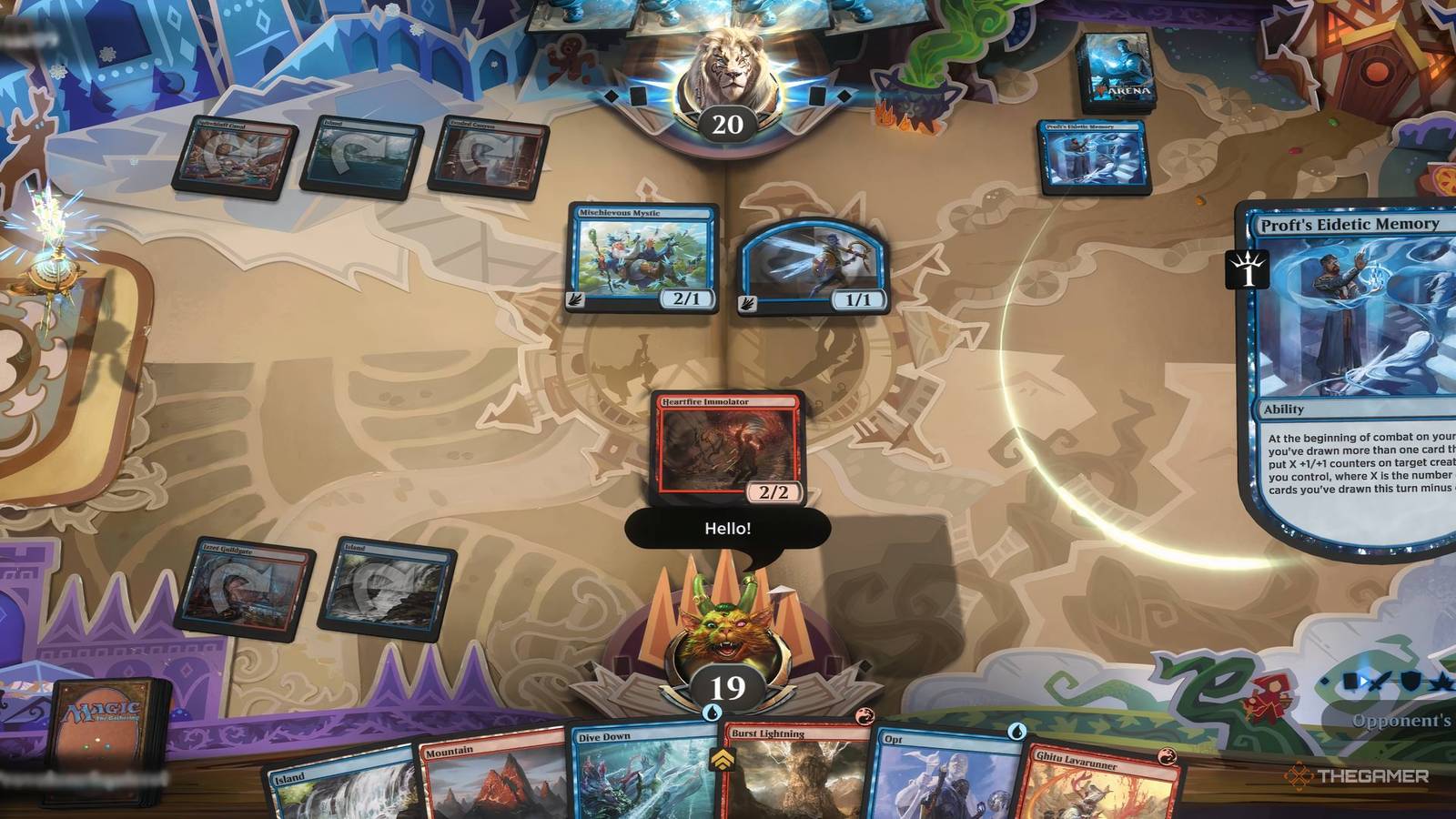Toggle the shield blockers-step stop

[1410, 681]
